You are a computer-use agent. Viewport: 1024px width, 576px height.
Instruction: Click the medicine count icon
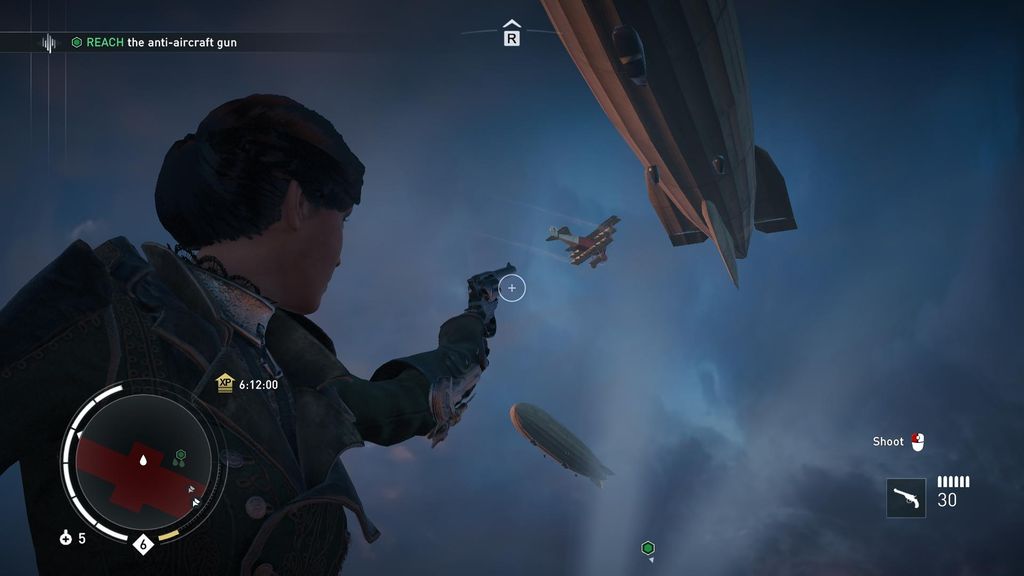66,539
